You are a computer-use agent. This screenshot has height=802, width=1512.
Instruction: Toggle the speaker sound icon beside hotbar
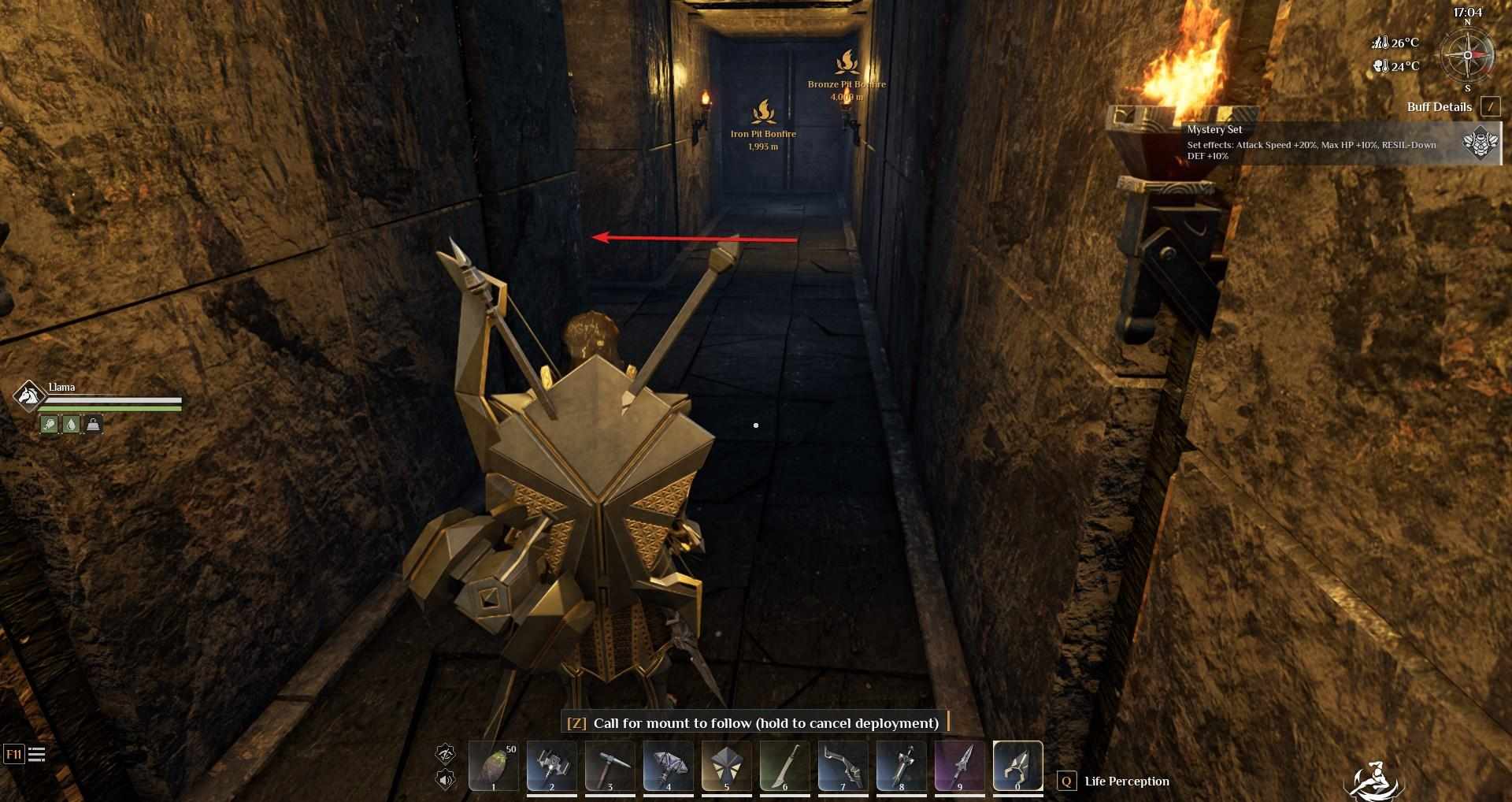coord(446,780)
